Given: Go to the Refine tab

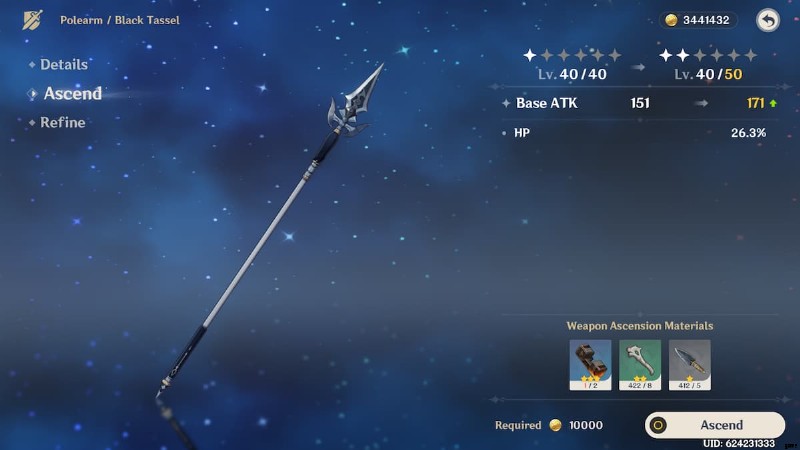Looking at the screenshot, I should pyautogui.click(x=62, y=122).
